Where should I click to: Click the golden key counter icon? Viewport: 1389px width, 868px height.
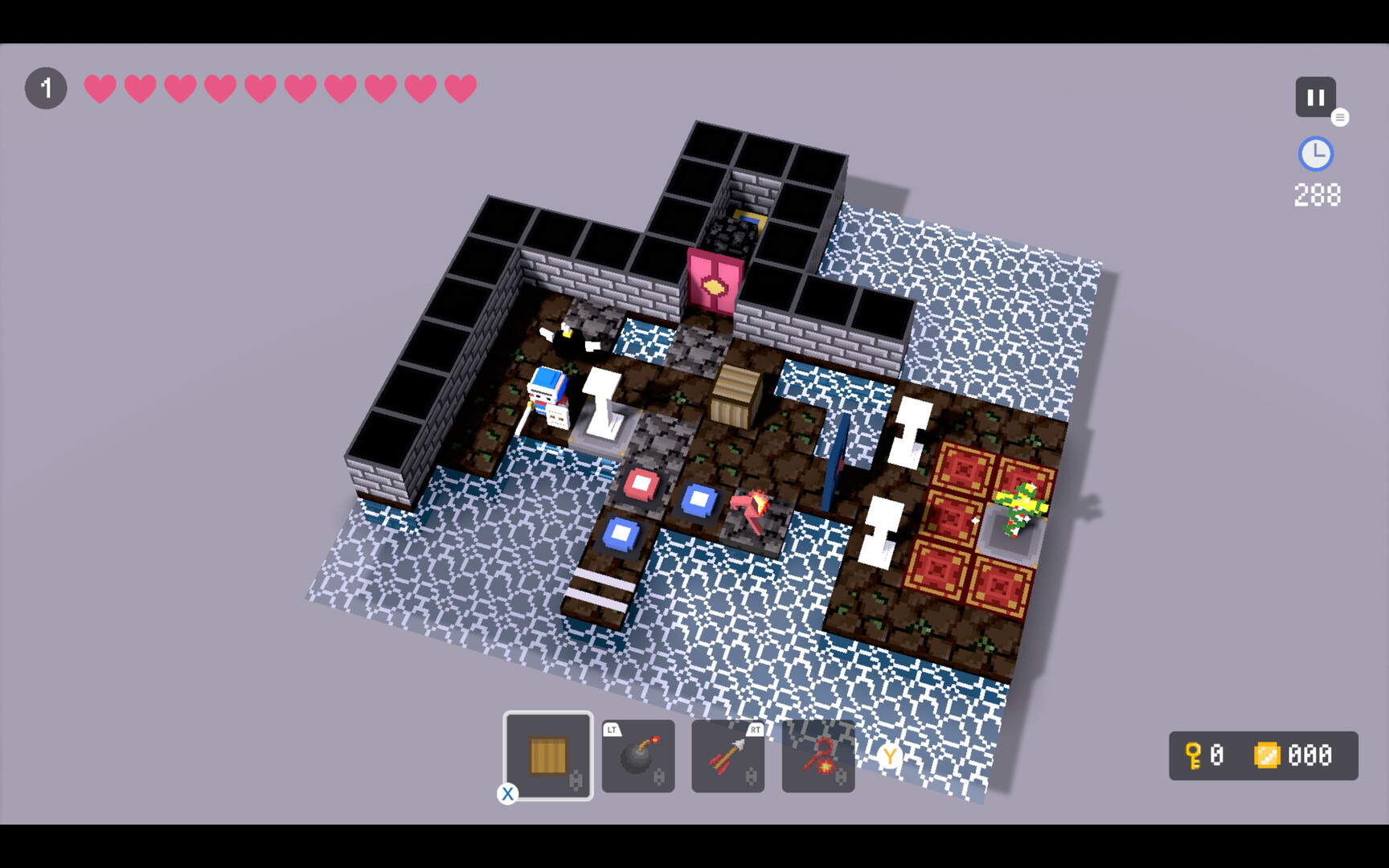point(1194,755)
